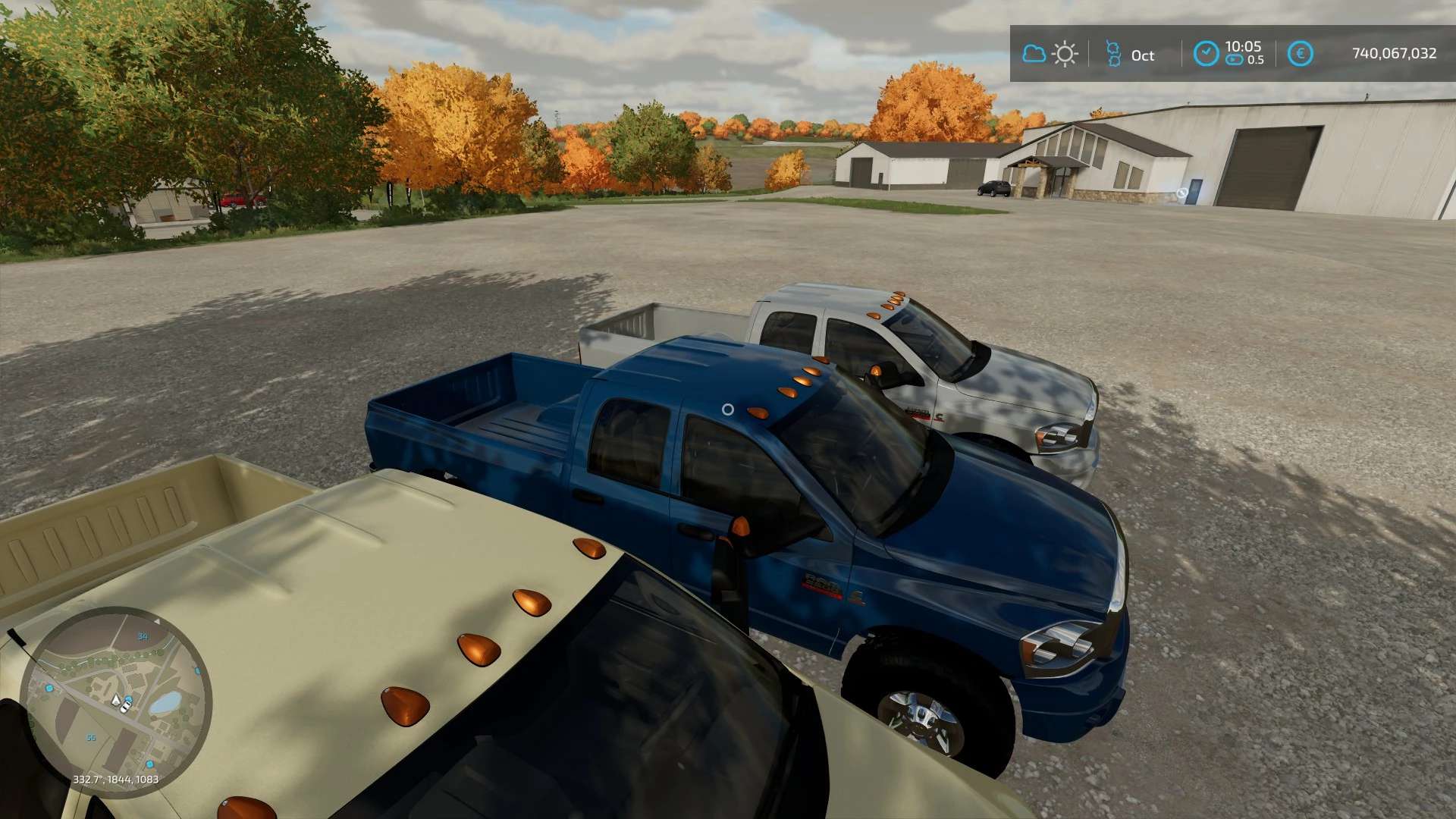This screenshot has width=1456, height=819.
Task: Select the euro currency icon
Action: coord(1300,54)
